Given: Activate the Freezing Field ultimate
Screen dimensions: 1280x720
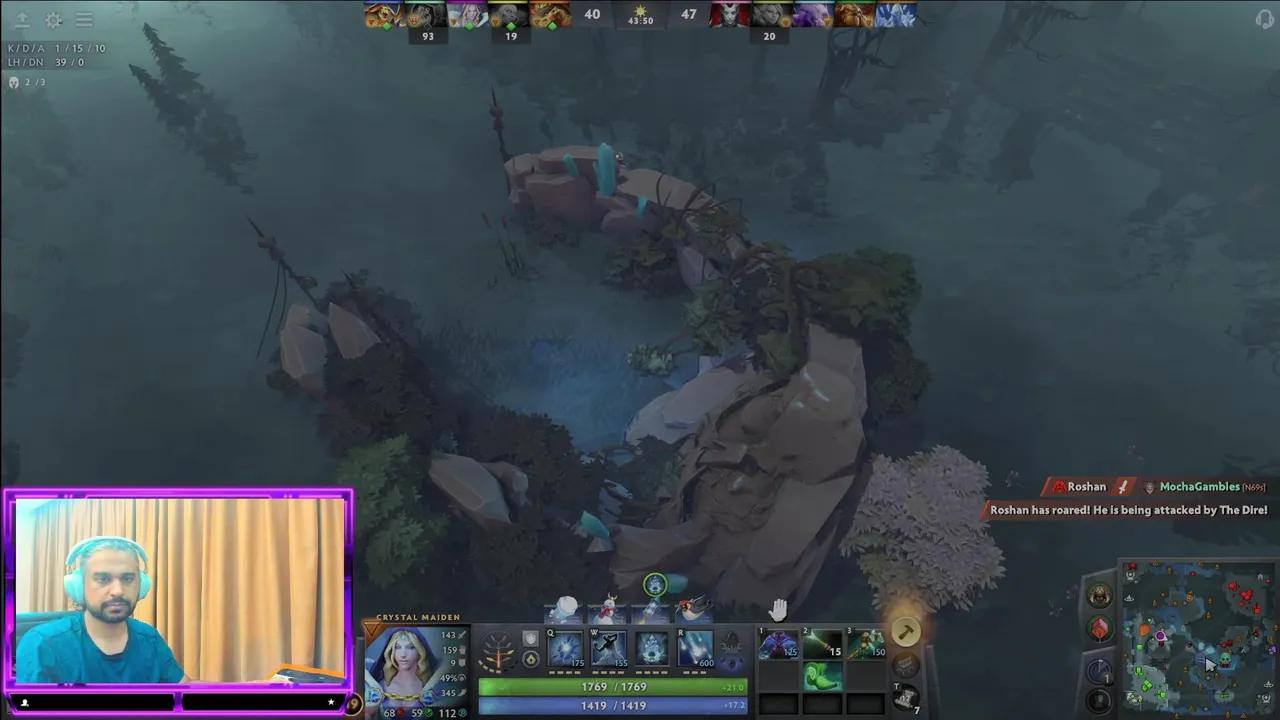Looking at the screenshot, I should [x=695, y=648].
